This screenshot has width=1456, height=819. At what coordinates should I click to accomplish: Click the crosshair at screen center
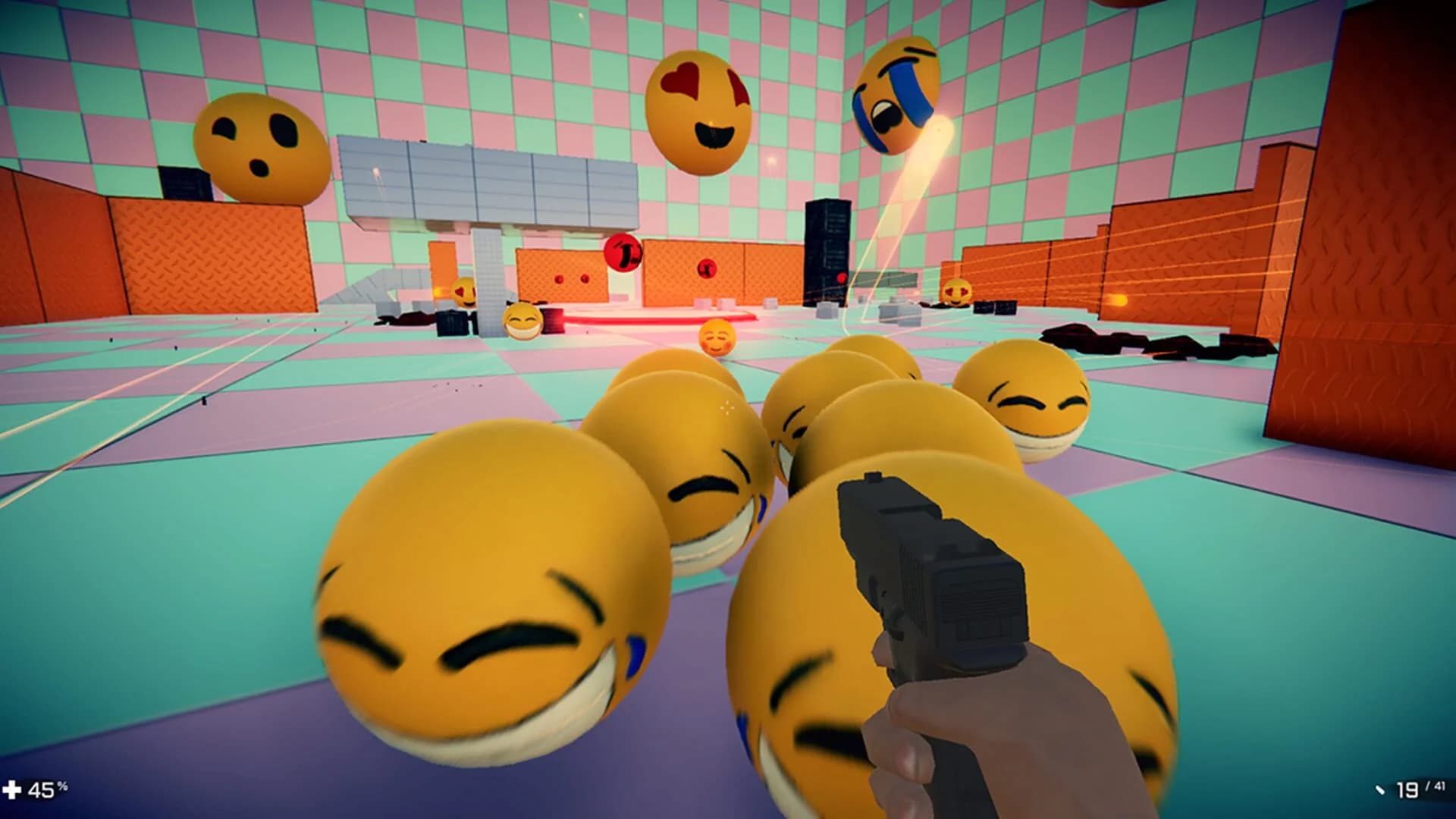[x=728, y=409]
